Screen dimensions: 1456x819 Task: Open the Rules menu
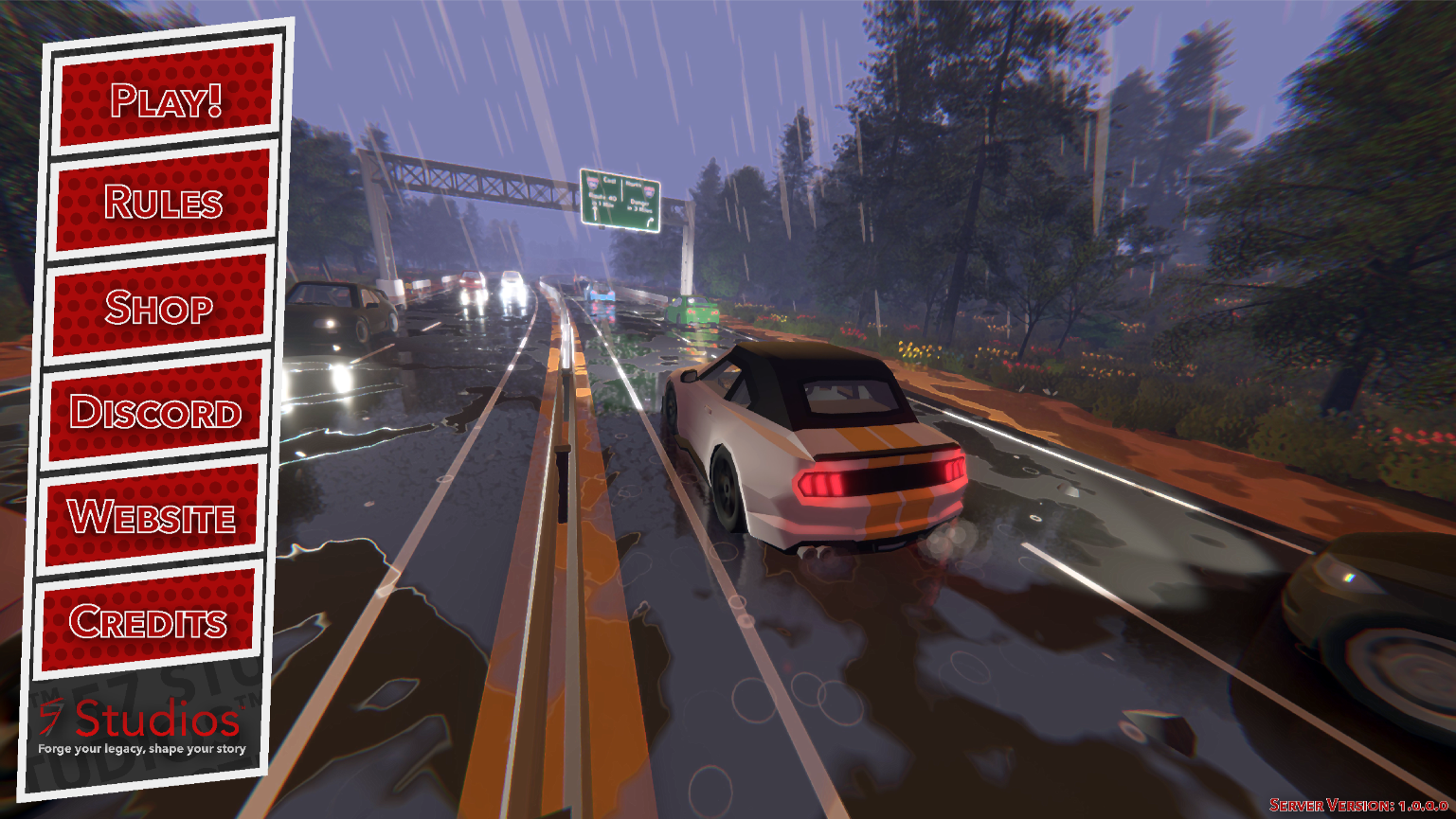[163, 202]
